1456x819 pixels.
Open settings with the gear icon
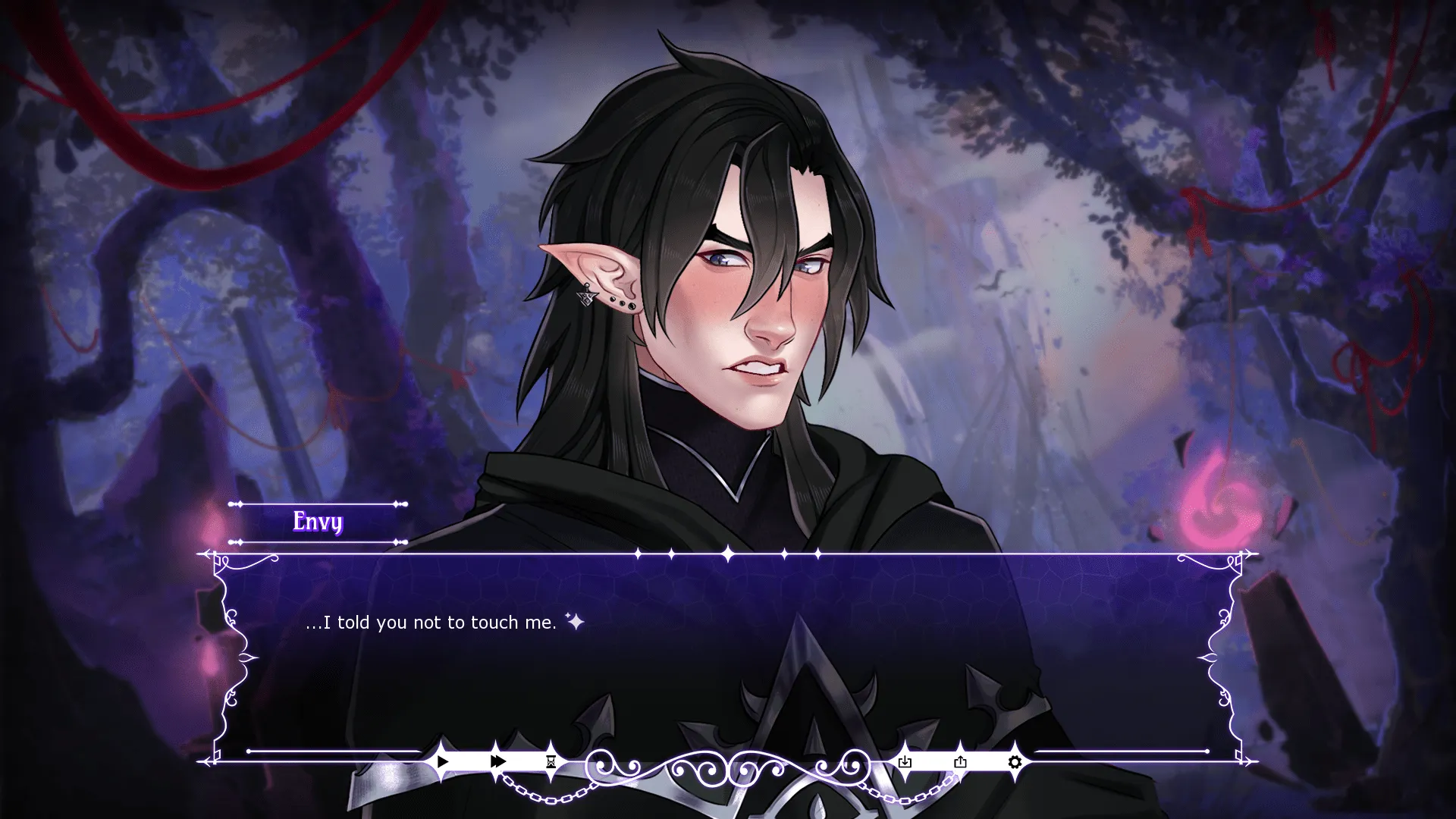click(x=1015, y=761)
